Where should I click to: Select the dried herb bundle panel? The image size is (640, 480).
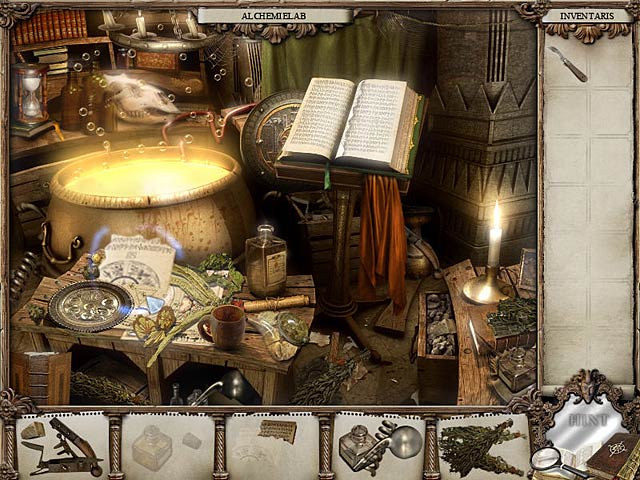[483, 447]
